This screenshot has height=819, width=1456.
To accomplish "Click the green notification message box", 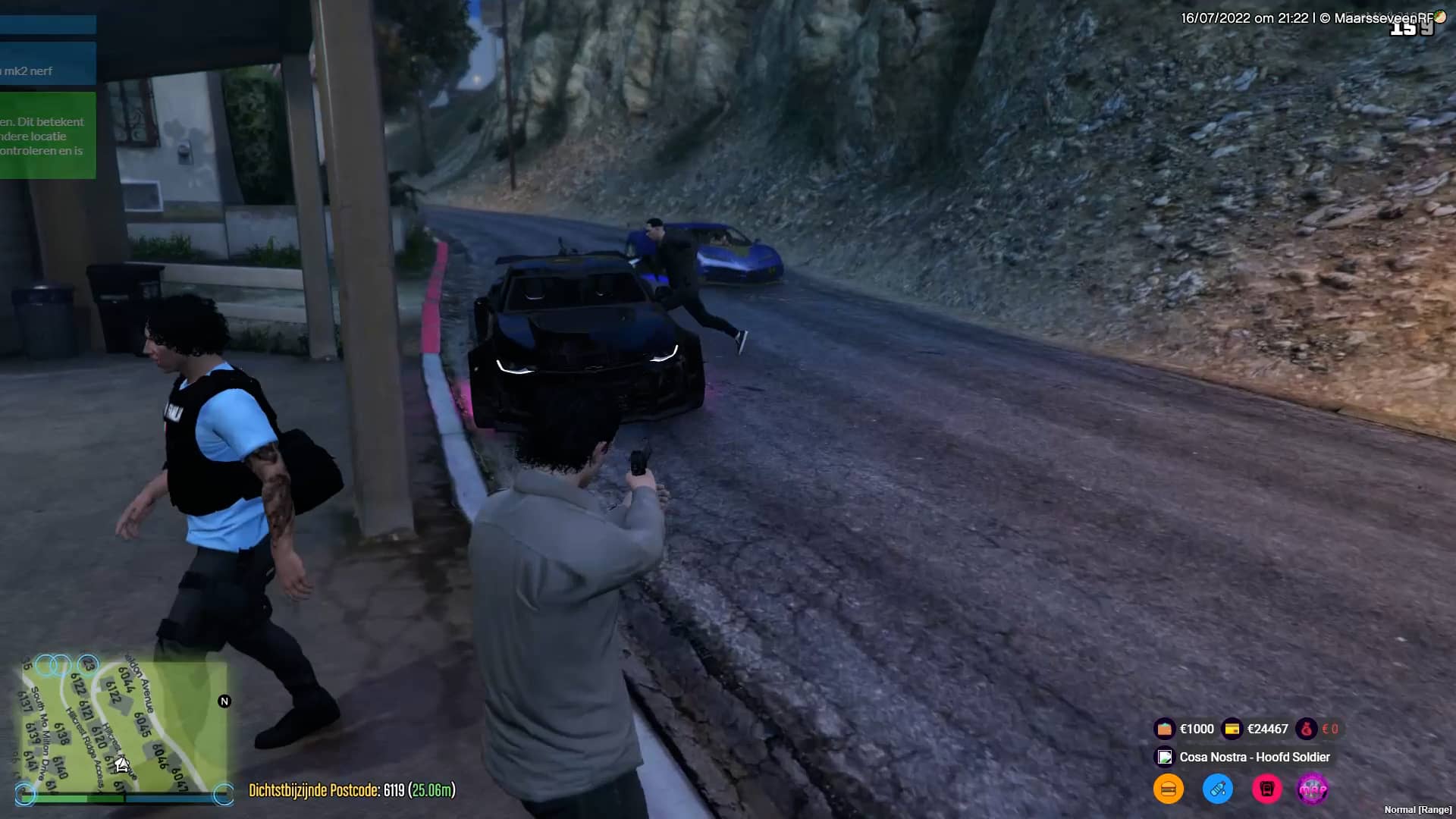I will (47, 136).
